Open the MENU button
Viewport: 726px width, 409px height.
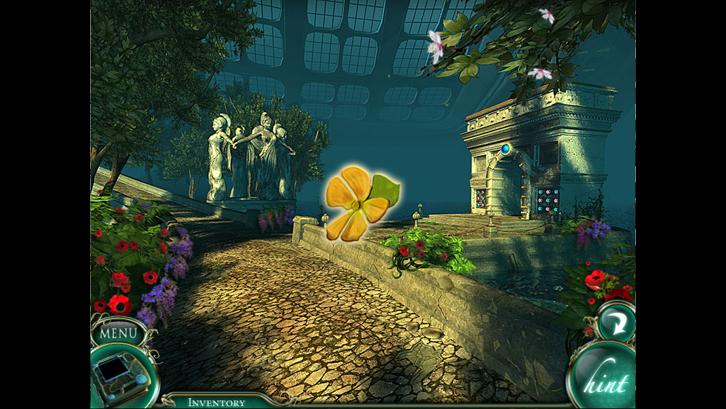(x=117, y=332)
